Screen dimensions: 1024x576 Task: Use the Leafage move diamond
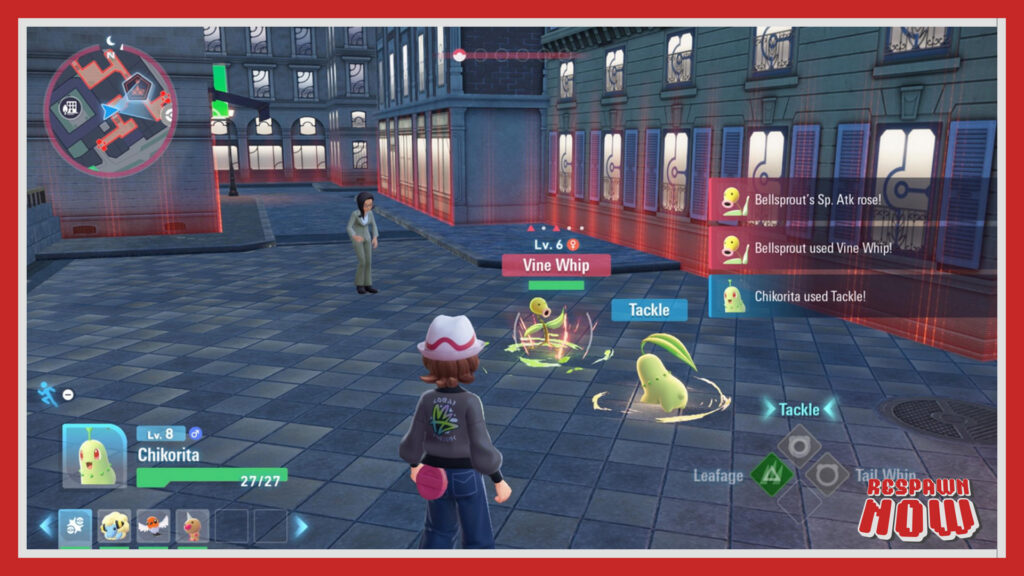tap(770, 474)
